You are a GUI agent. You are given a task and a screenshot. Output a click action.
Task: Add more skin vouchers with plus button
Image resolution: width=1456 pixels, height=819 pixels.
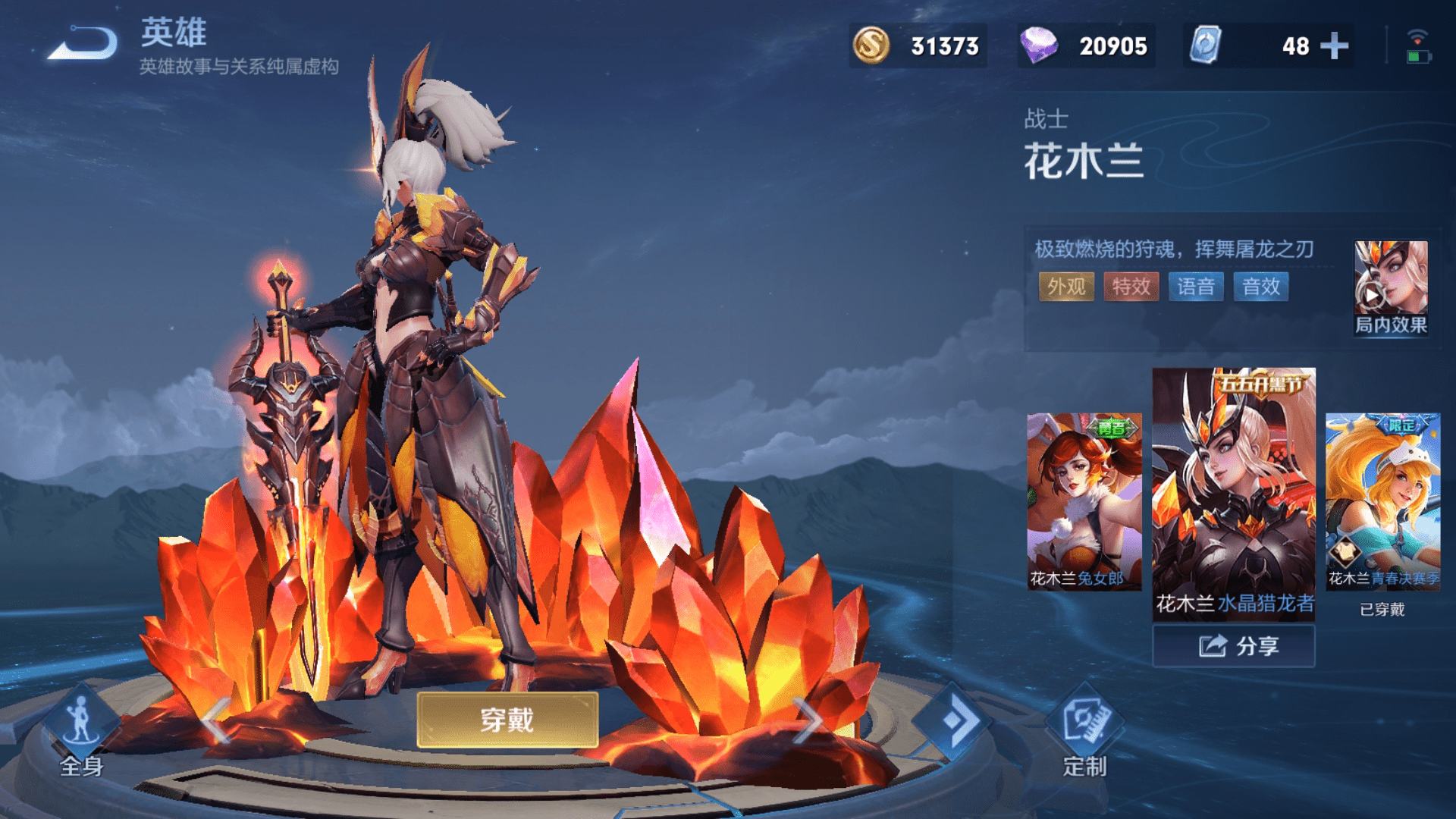1335,46
